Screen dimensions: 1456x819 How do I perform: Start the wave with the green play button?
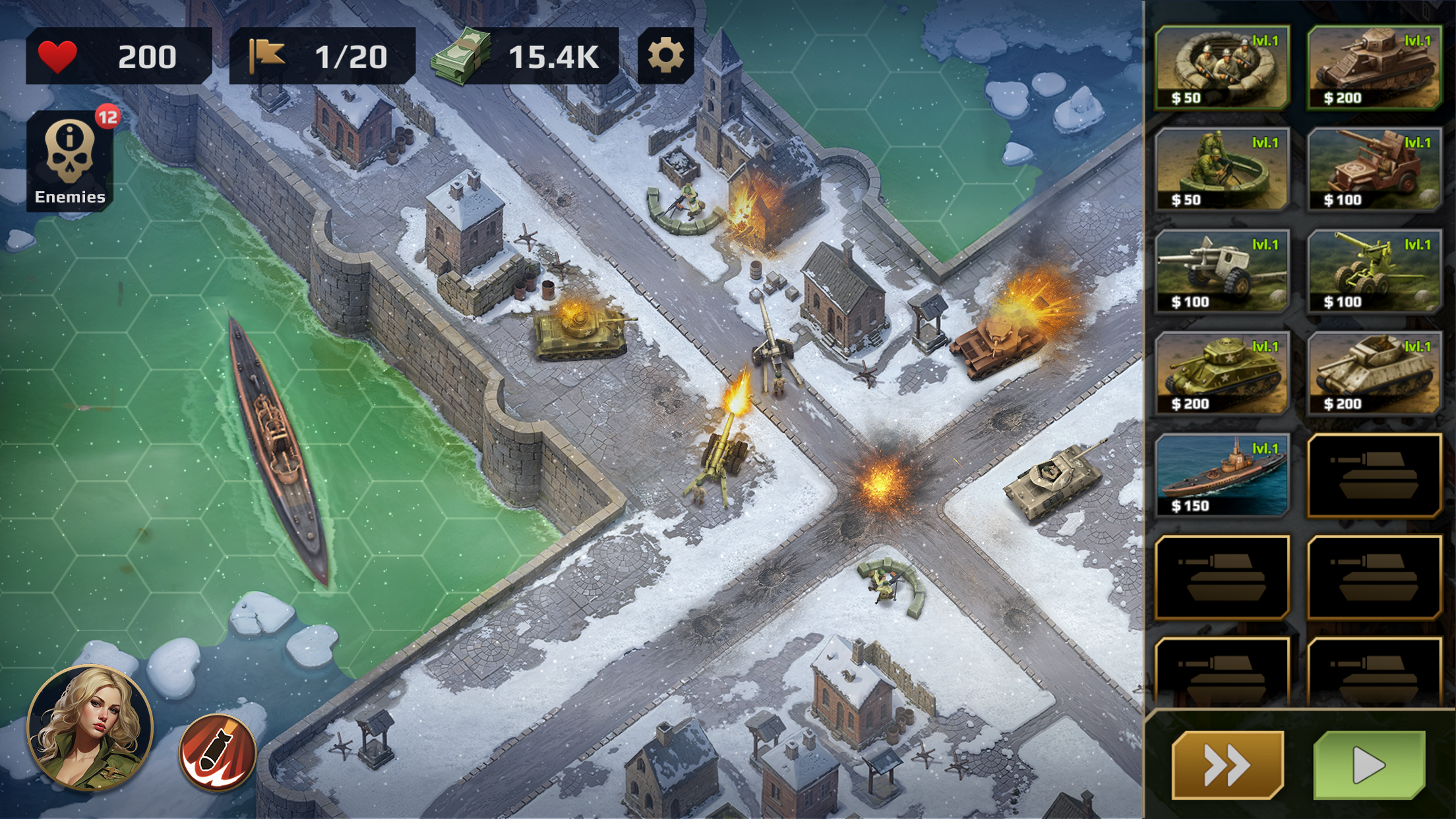[1369, 765]
